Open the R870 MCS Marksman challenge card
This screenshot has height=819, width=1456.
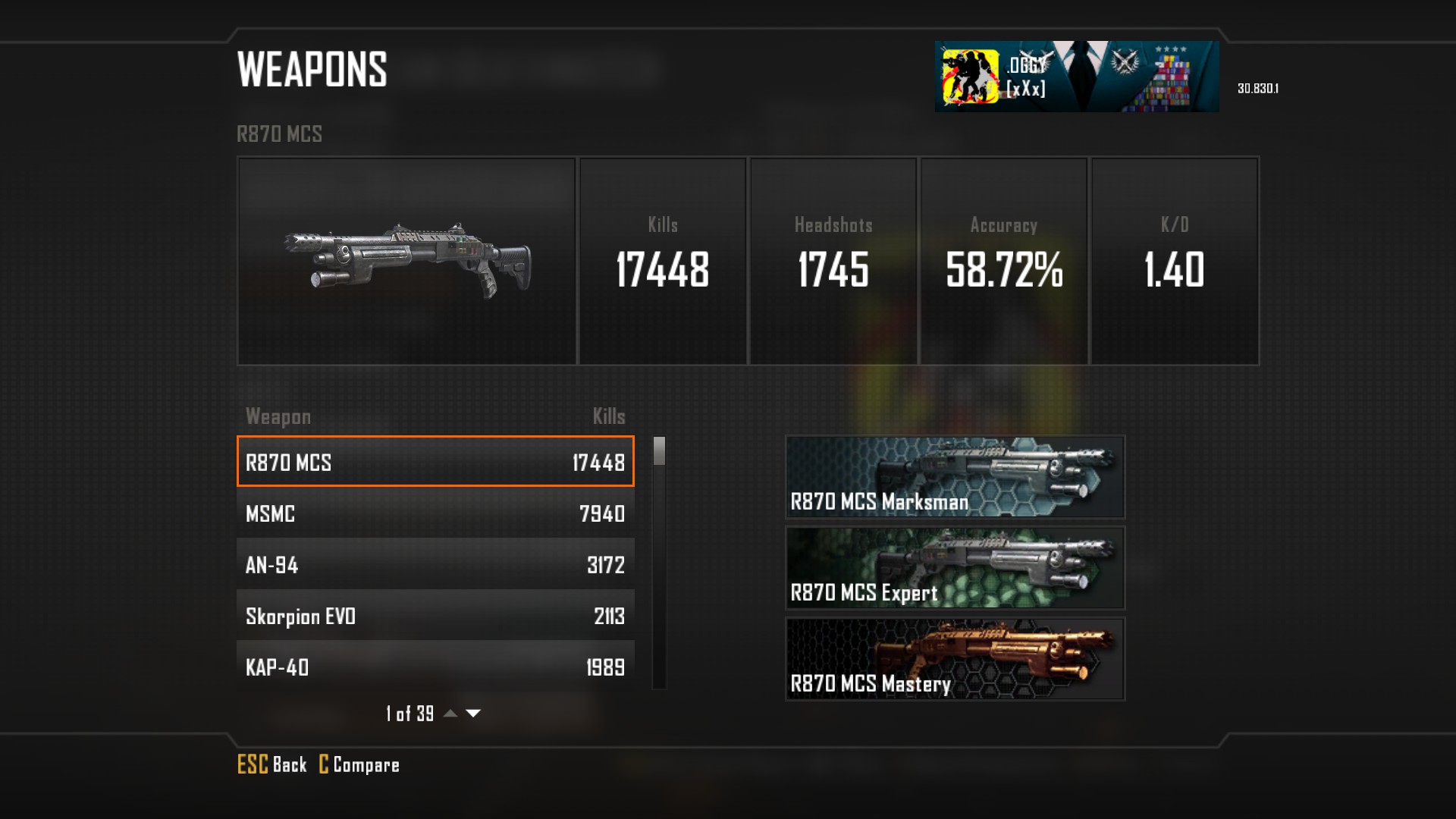coord(955,477)
